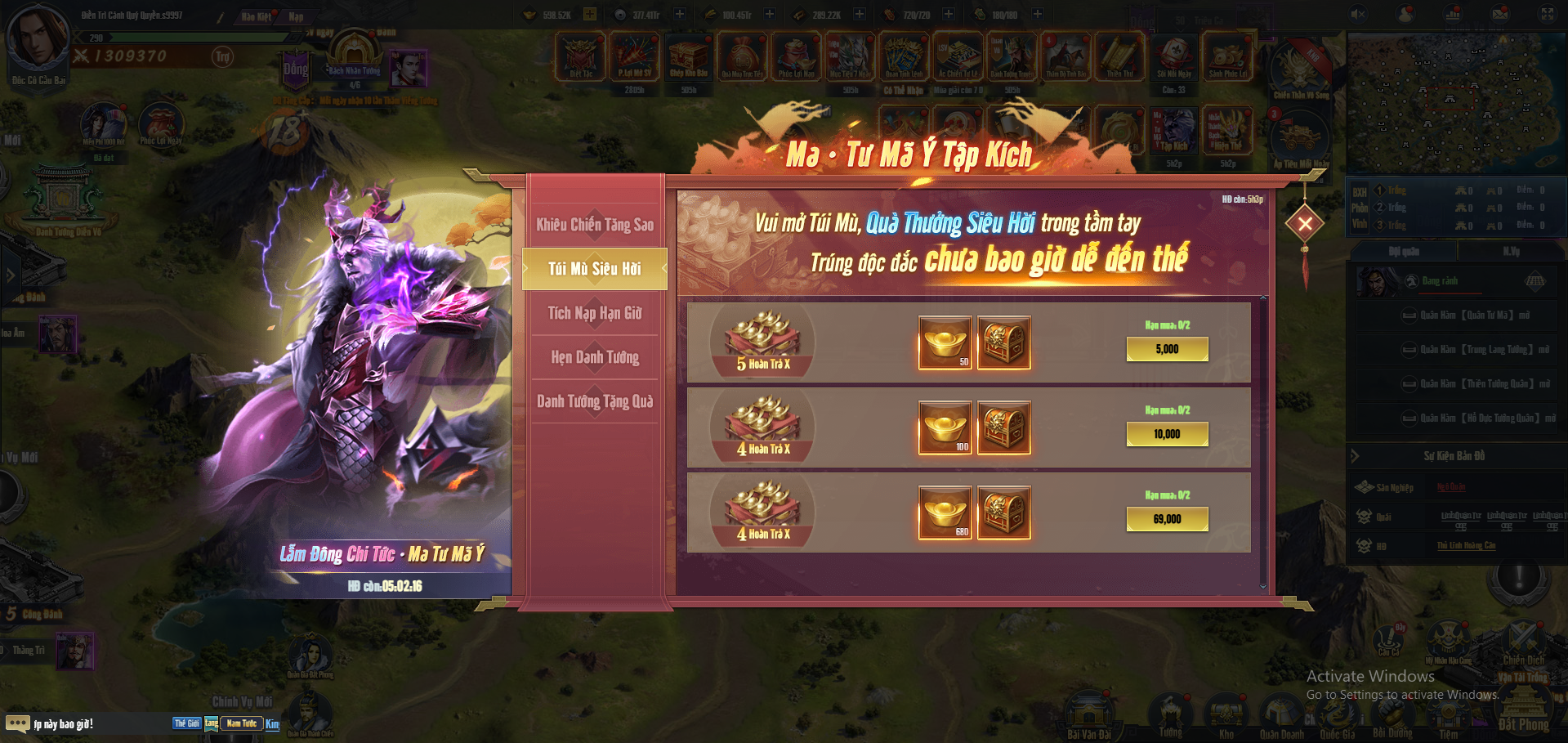Switch to Khiêu Chiến Tăng Sao tab

tap(595, 225)
